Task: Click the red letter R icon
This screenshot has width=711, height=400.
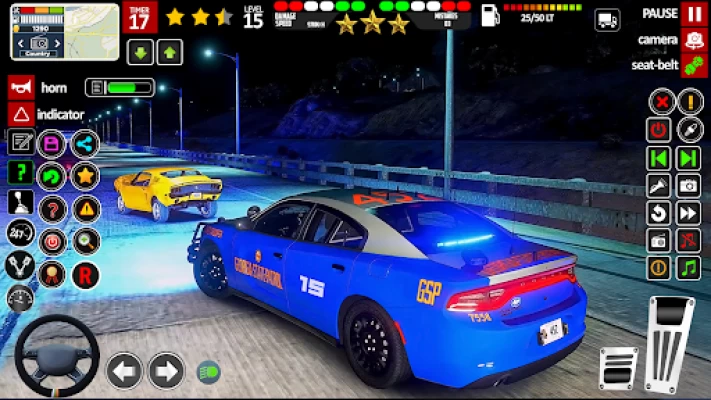Action: (x=85, y=274)
